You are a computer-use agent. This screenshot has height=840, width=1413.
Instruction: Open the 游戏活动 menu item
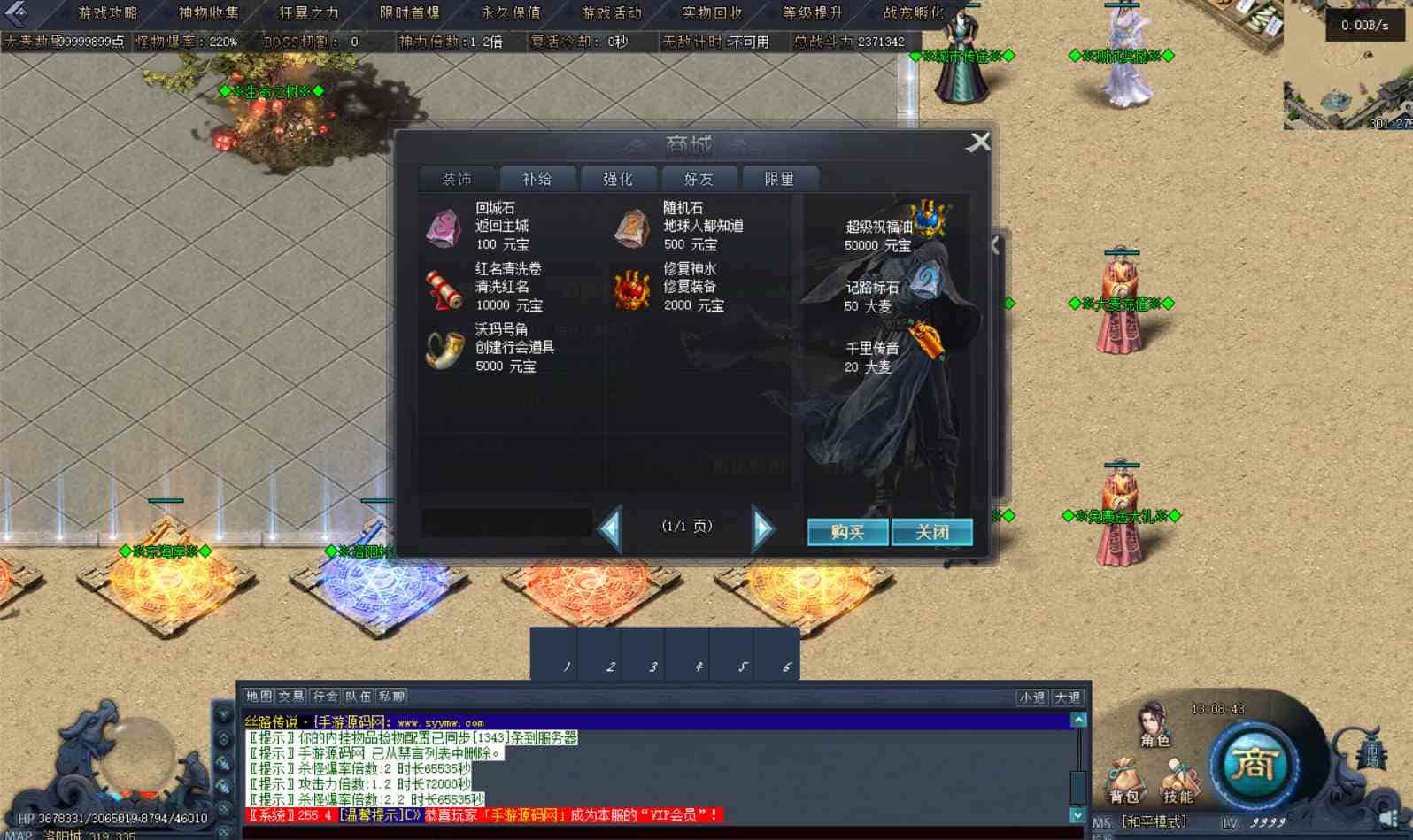[x=613, y=13]
